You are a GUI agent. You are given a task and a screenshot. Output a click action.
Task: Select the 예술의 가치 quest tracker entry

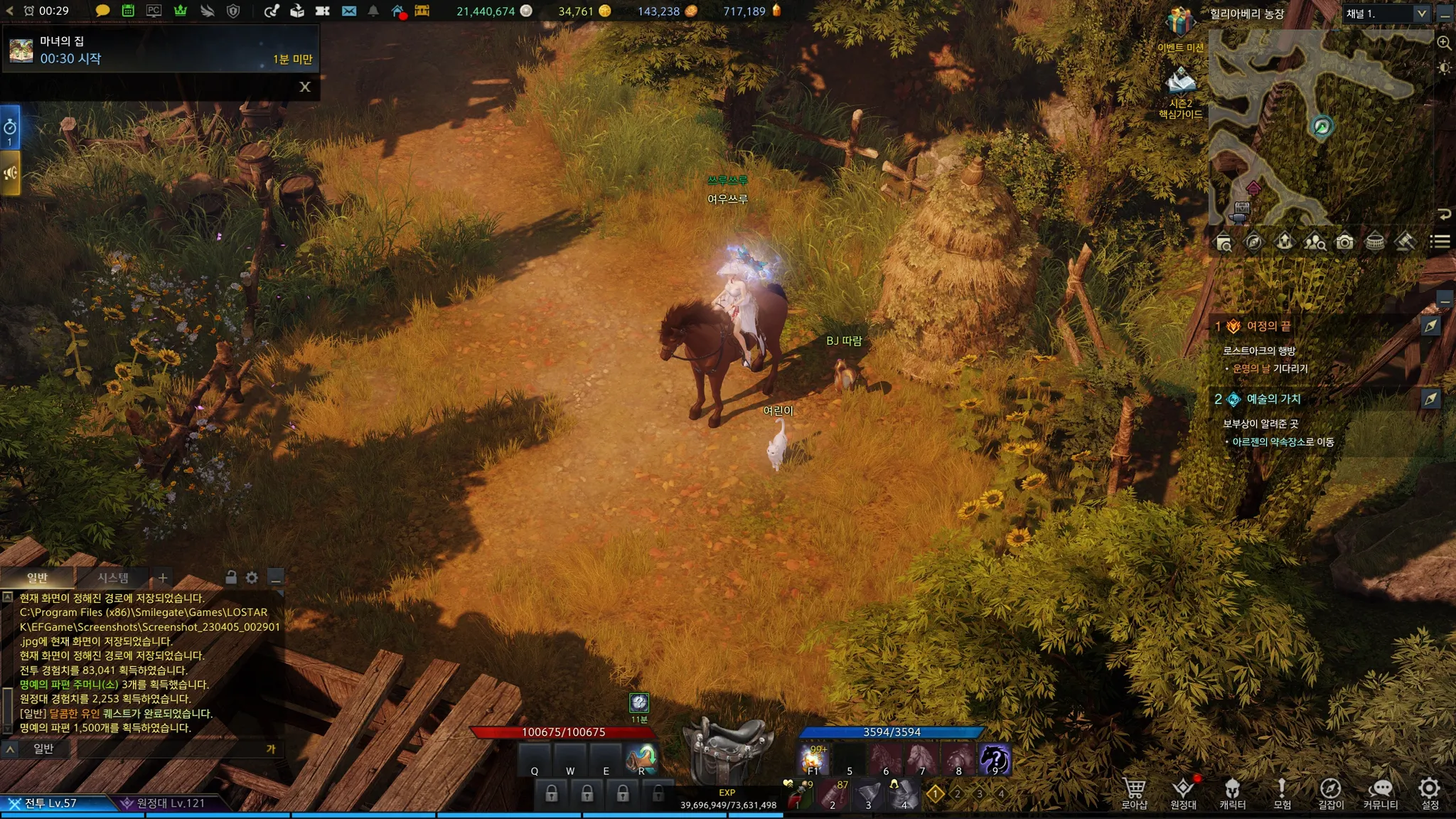click(x=1273, y=400)
